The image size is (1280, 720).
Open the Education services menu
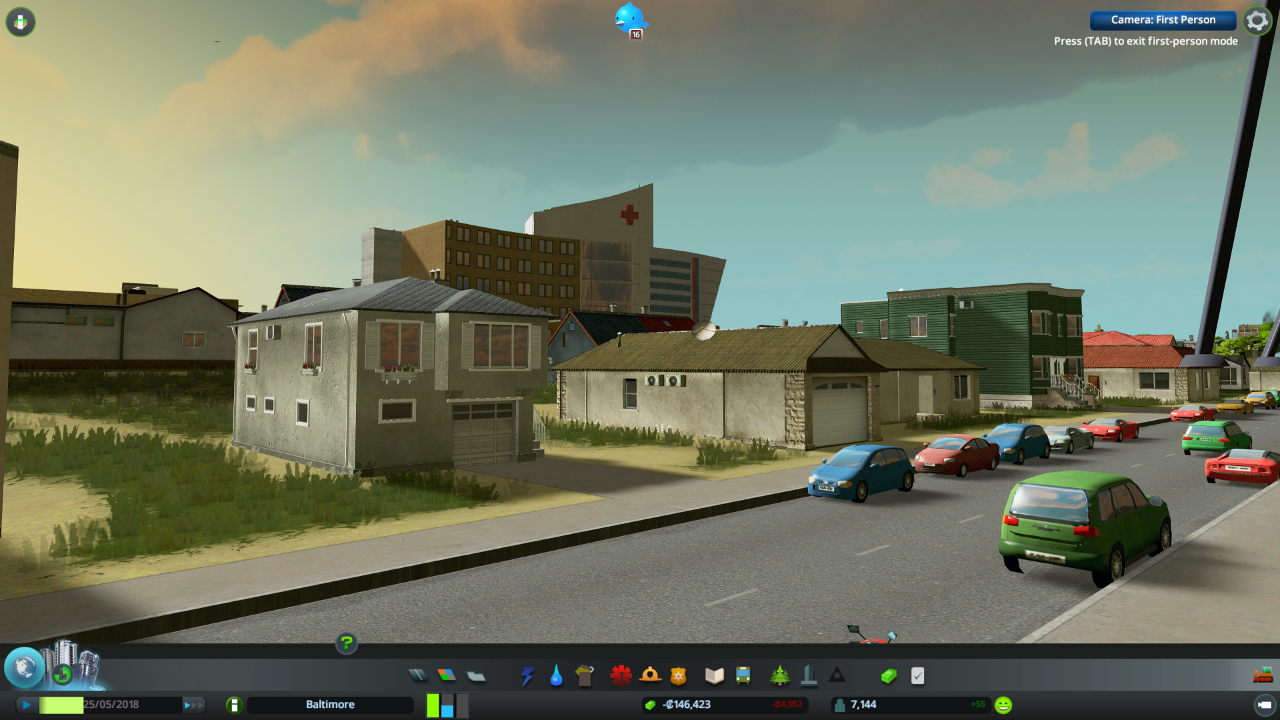[x=713, y=675]
